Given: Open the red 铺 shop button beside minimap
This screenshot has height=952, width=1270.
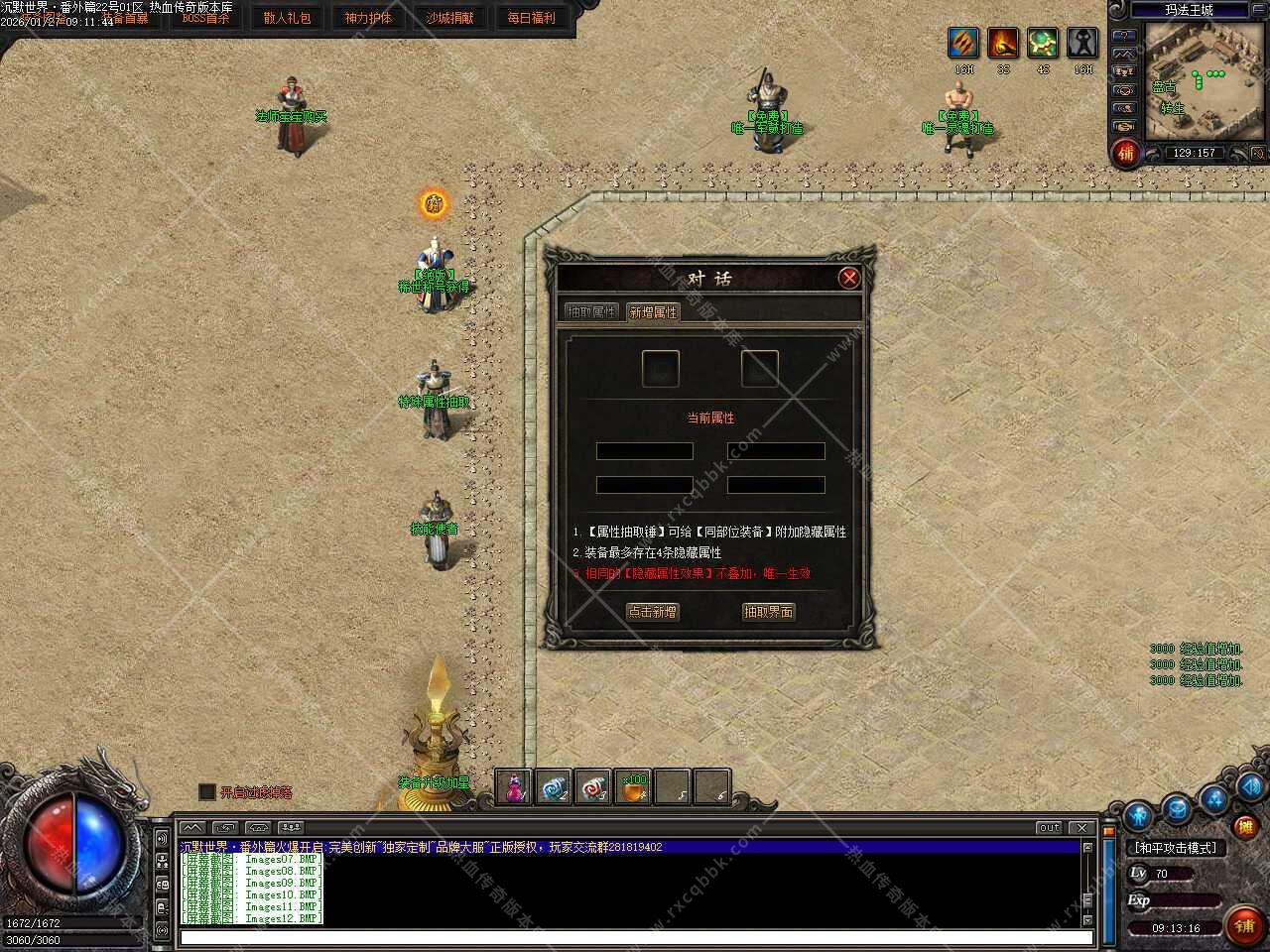Looking at the screenshot, I should [x=1125, y=153].
